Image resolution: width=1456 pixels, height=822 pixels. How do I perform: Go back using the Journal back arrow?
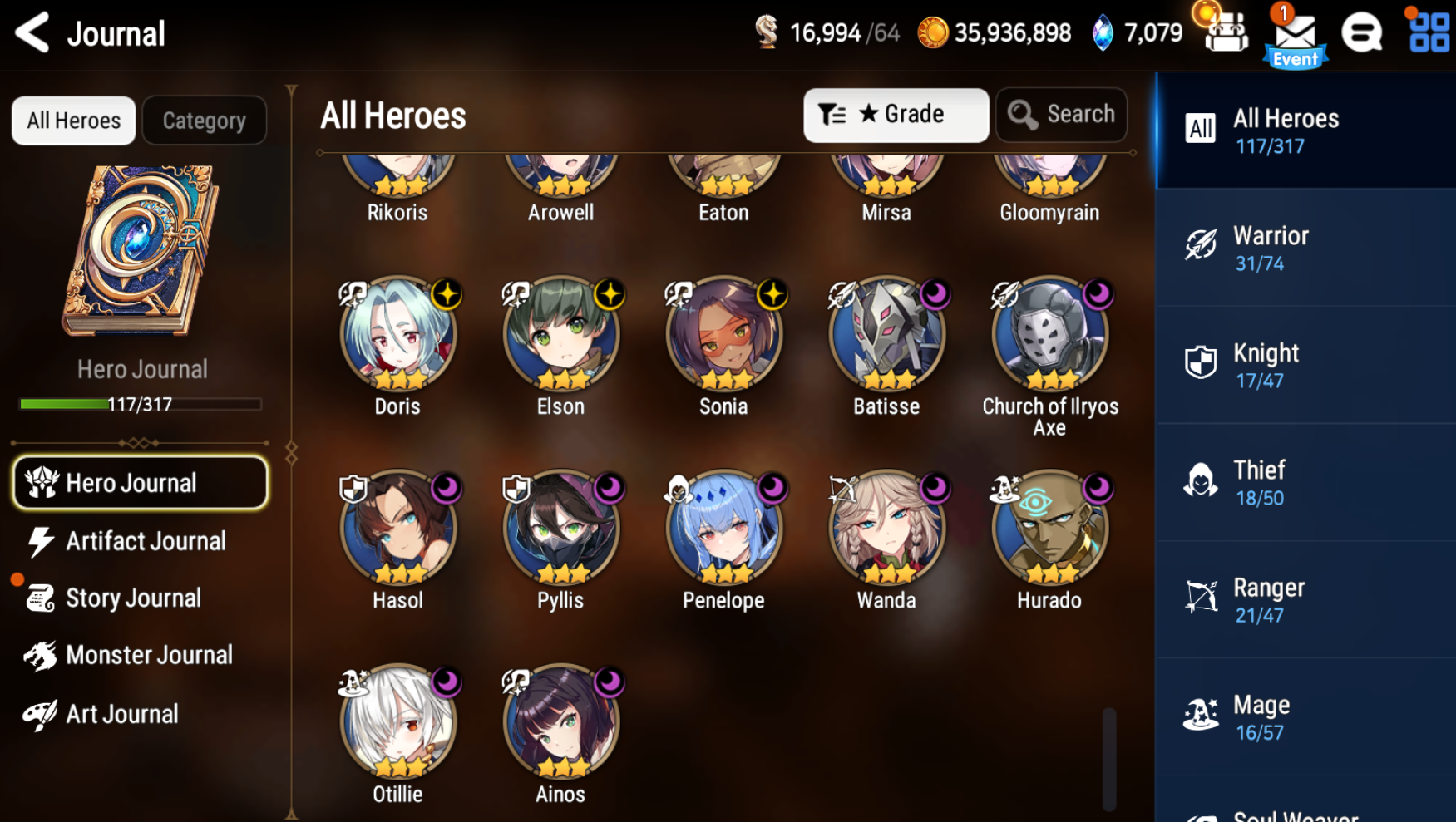(32, 33)
